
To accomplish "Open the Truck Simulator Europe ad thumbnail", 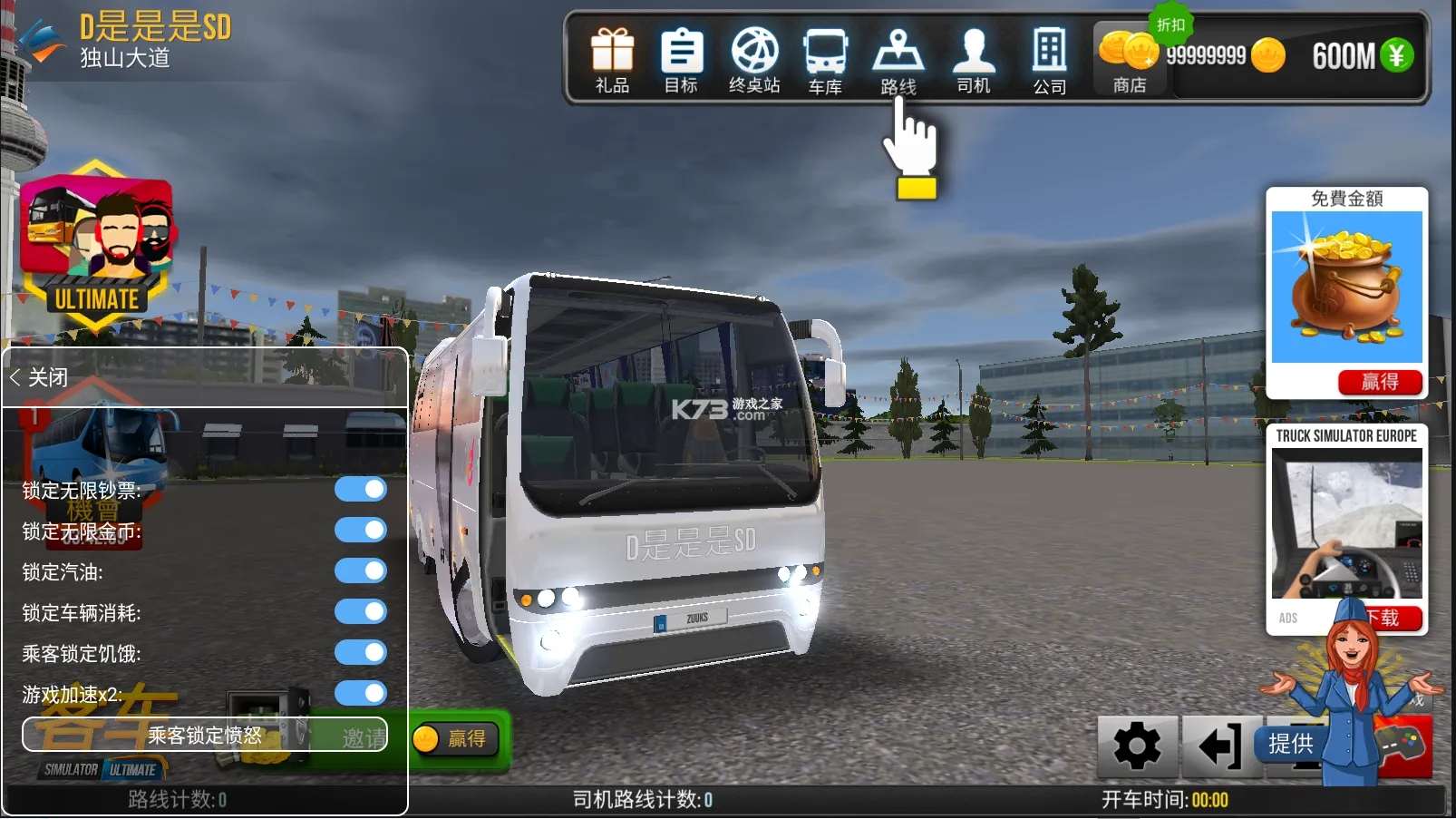I will (1346, 523).
